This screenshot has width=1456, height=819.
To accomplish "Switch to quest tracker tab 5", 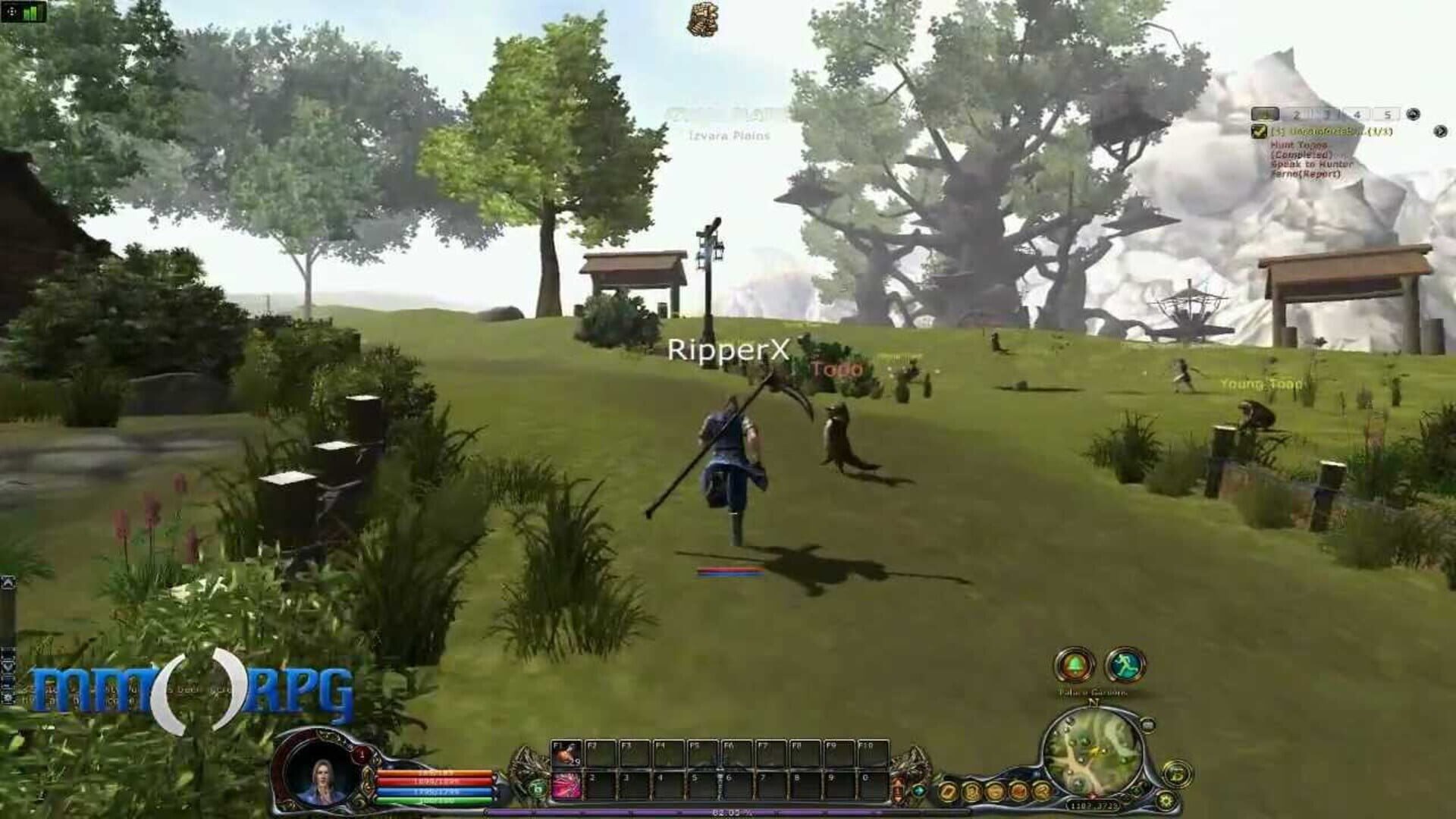I will tap(1389, 114).
